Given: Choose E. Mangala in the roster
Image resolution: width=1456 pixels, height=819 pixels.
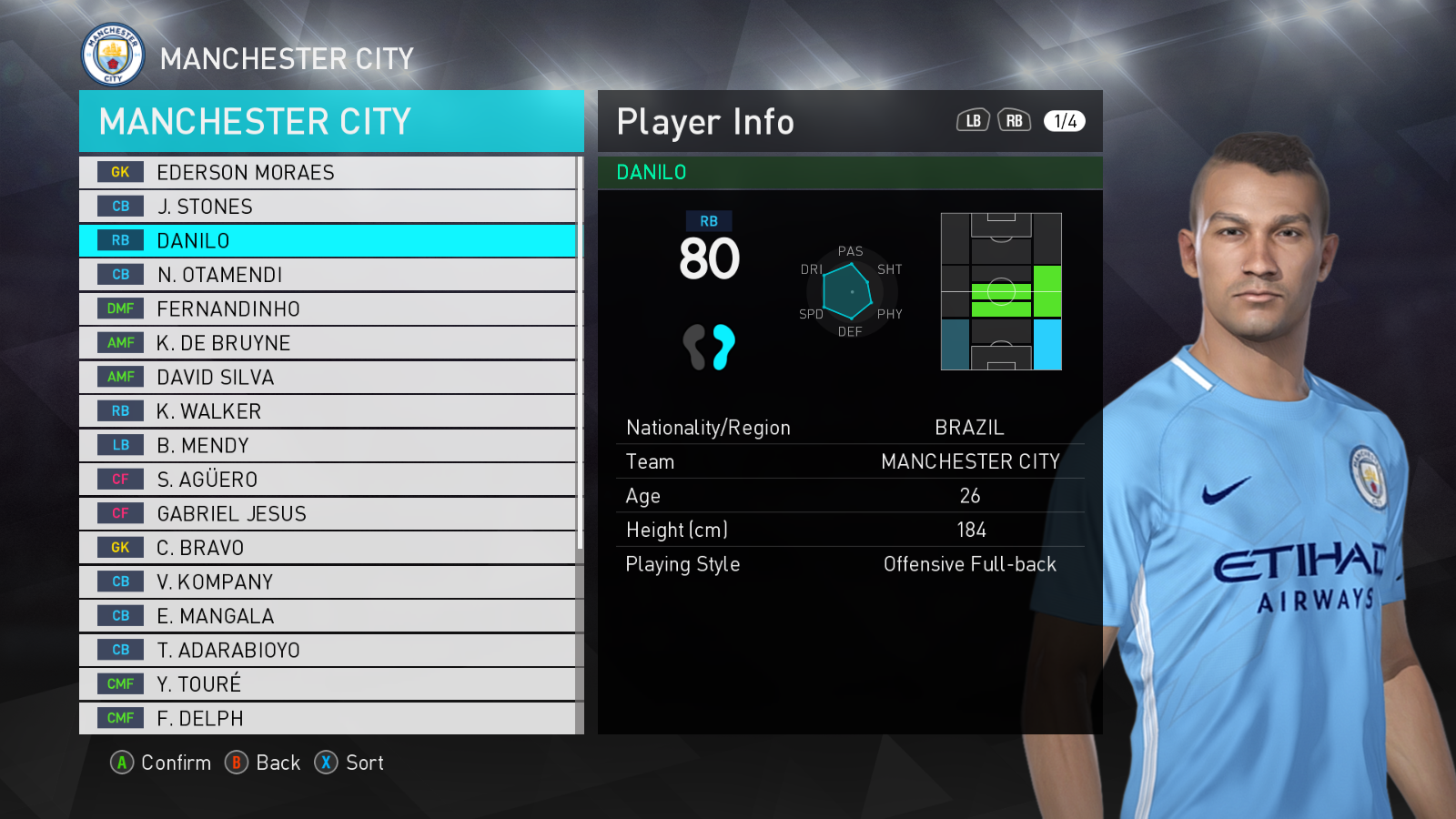Looking at the screenshot, I should [x=328, y=616].
